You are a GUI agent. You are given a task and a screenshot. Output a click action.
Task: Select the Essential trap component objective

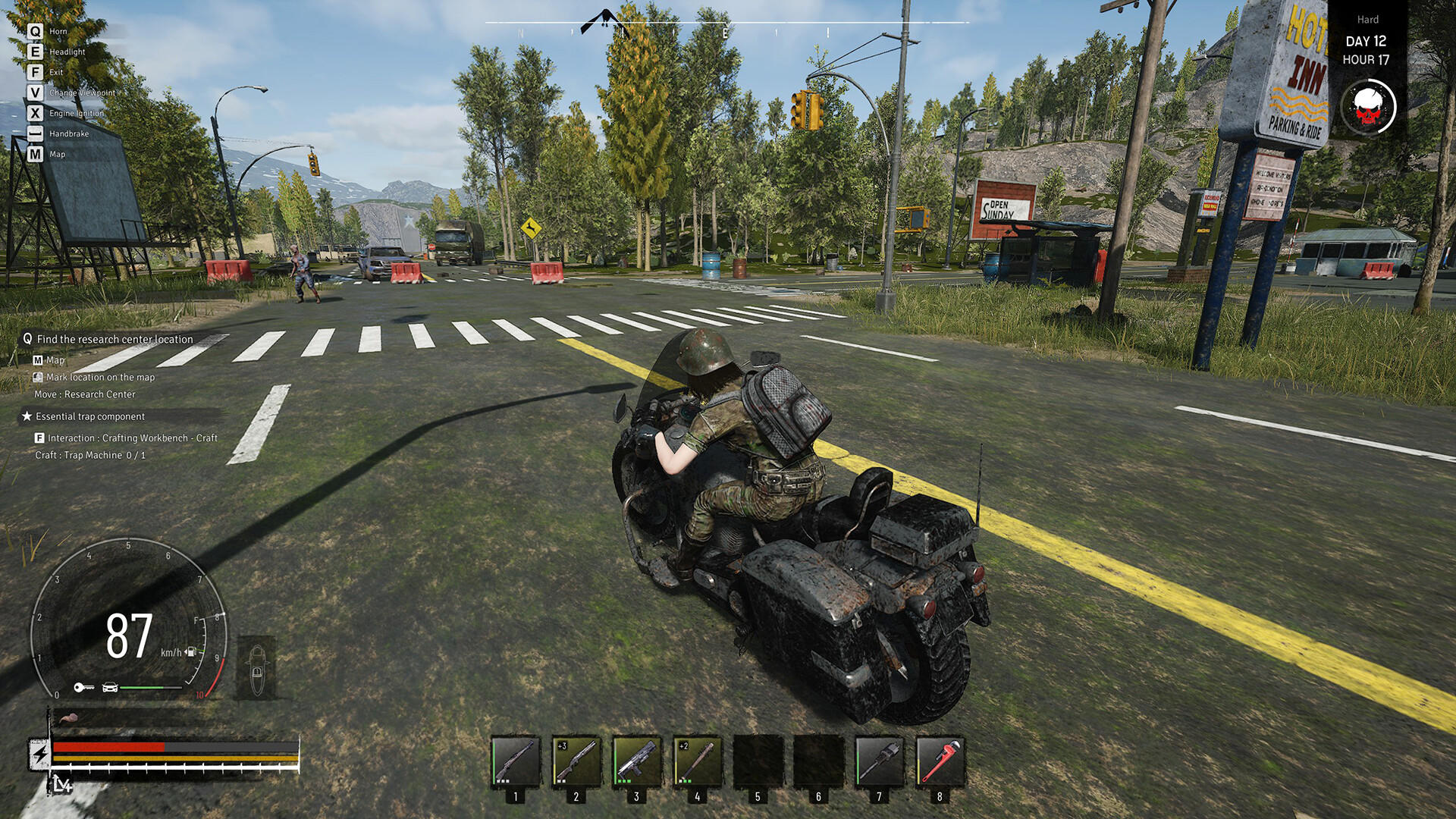(89, 416)
